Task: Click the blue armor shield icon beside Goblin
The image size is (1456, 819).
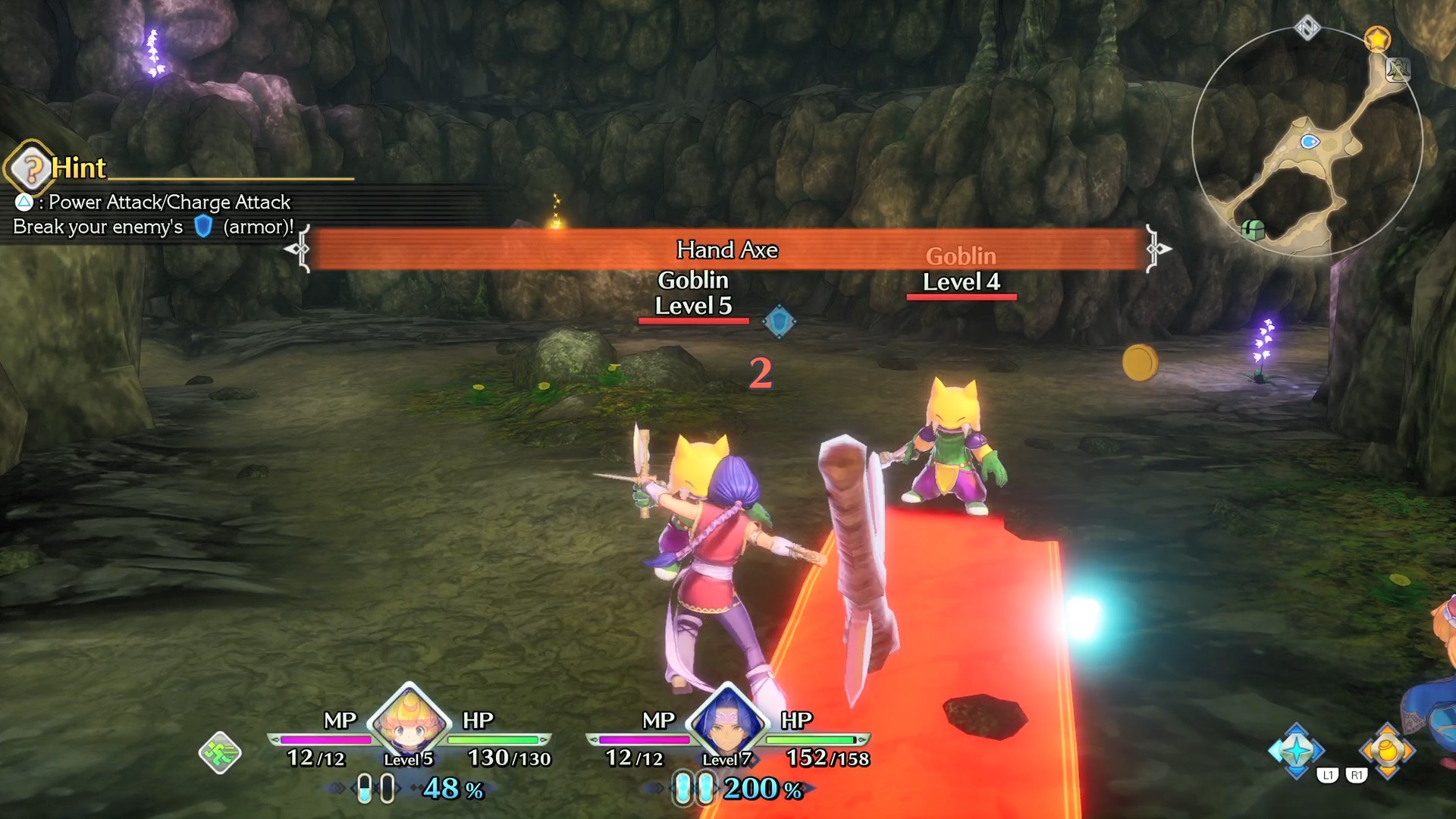Action: [779, 322]
